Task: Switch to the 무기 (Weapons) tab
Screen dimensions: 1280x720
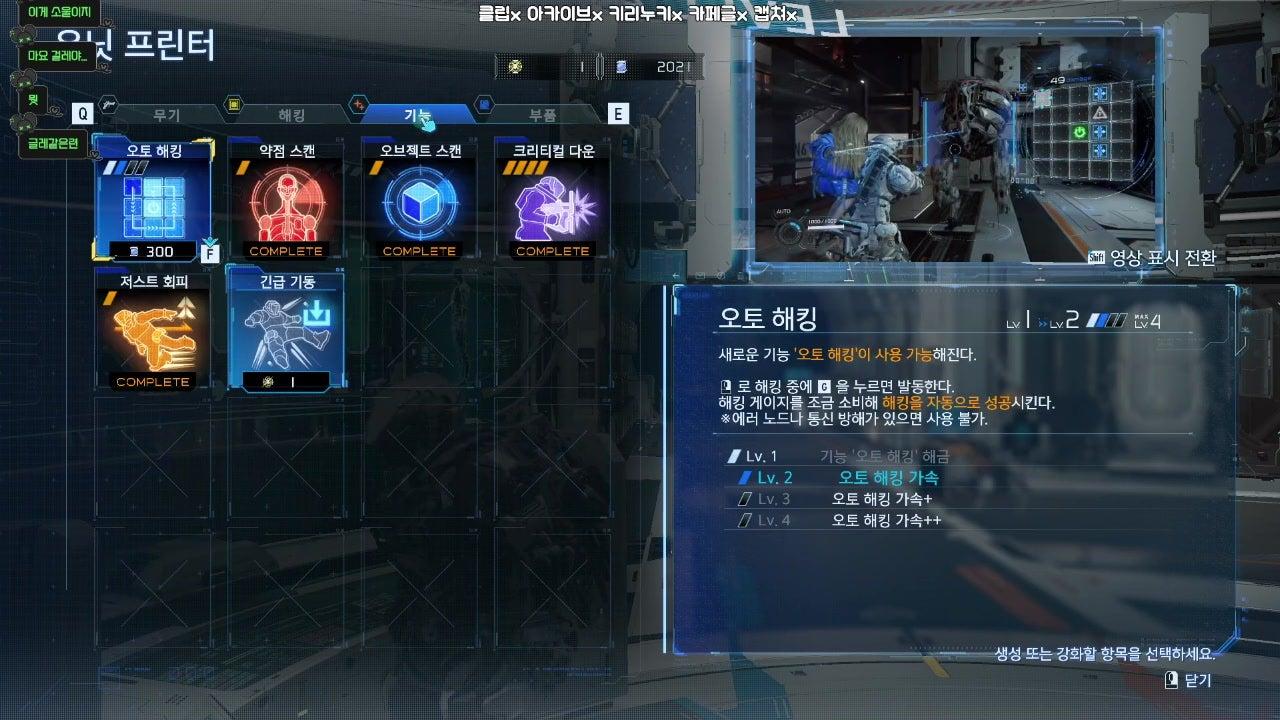Action: 165,112
